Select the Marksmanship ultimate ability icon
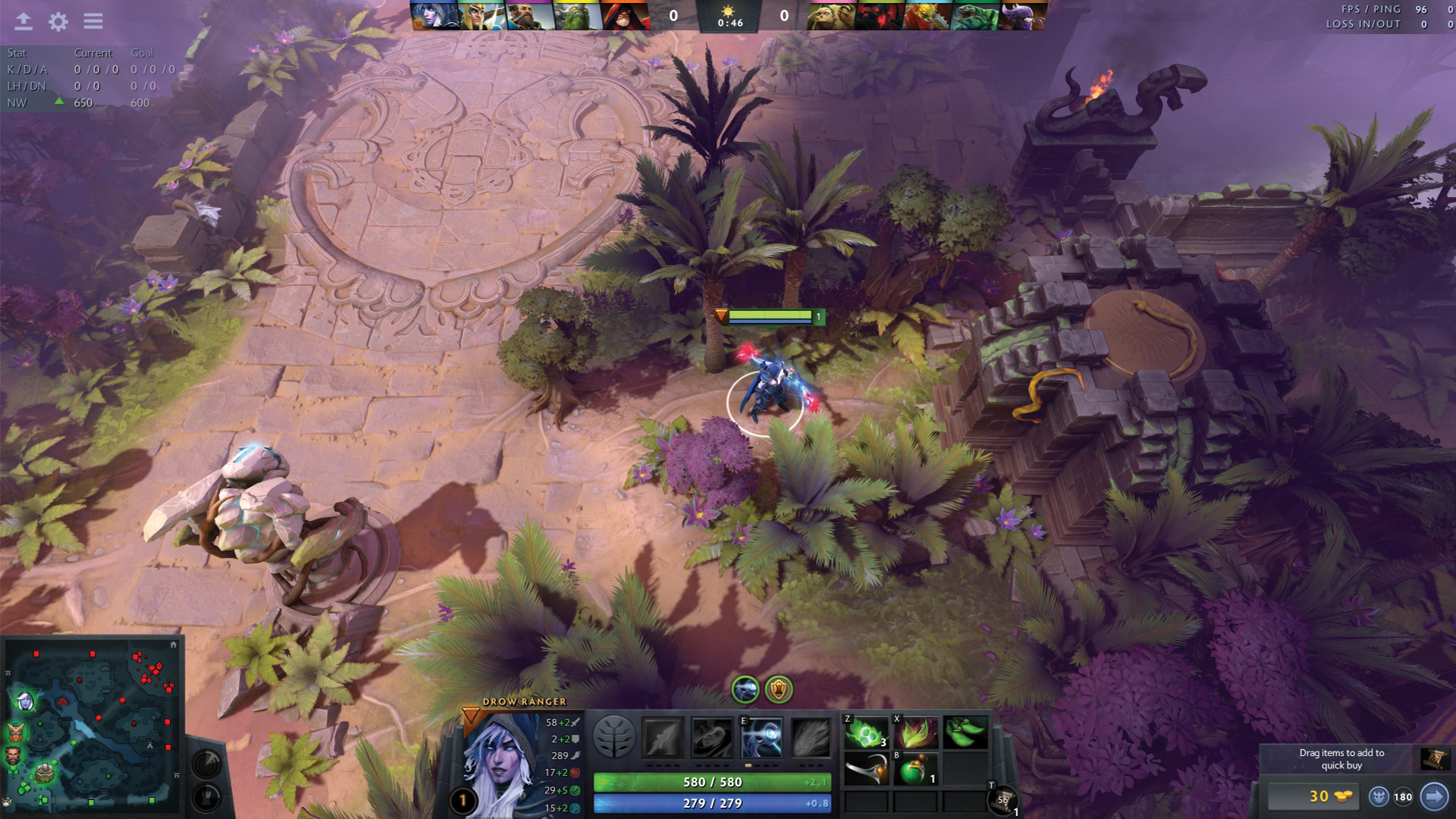Image resolution: width=1456 pixels, height=819 pixels. point(811,738)
